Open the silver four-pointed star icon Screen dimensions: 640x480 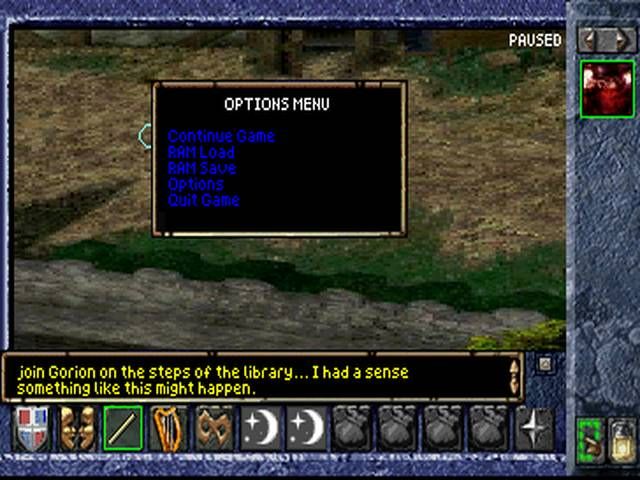click(534, 428)
